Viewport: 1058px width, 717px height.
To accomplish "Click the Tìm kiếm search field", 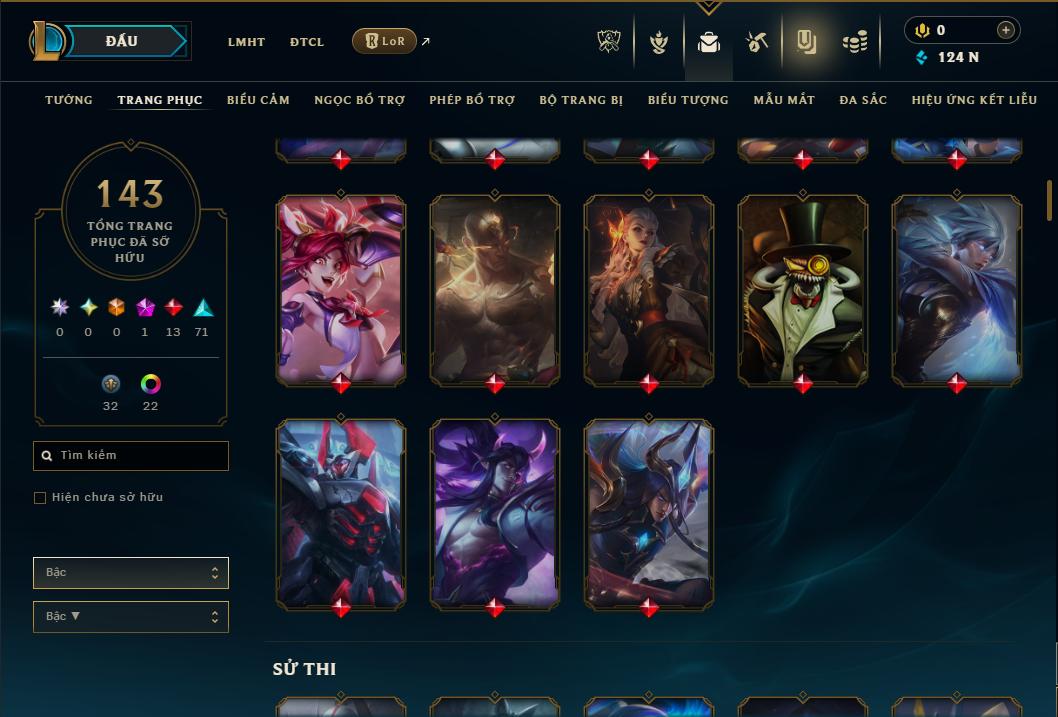I will pyautogui.click(x=131, y=456).
